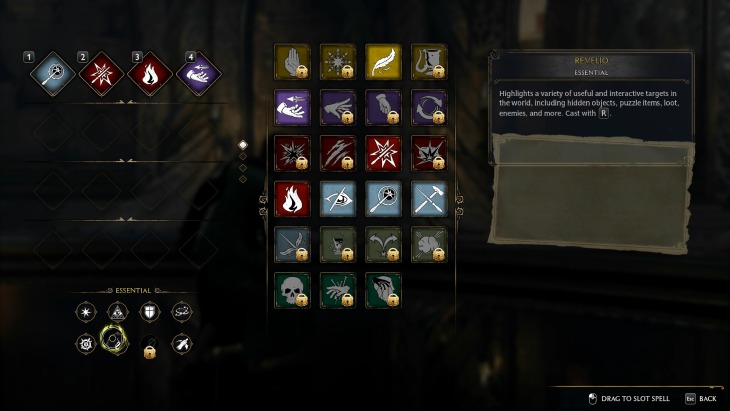Choose the locked Arresto Momentum hand spell
Viewport: 730px width, 411px height.
pyautogui.click(x=291, y=62)
